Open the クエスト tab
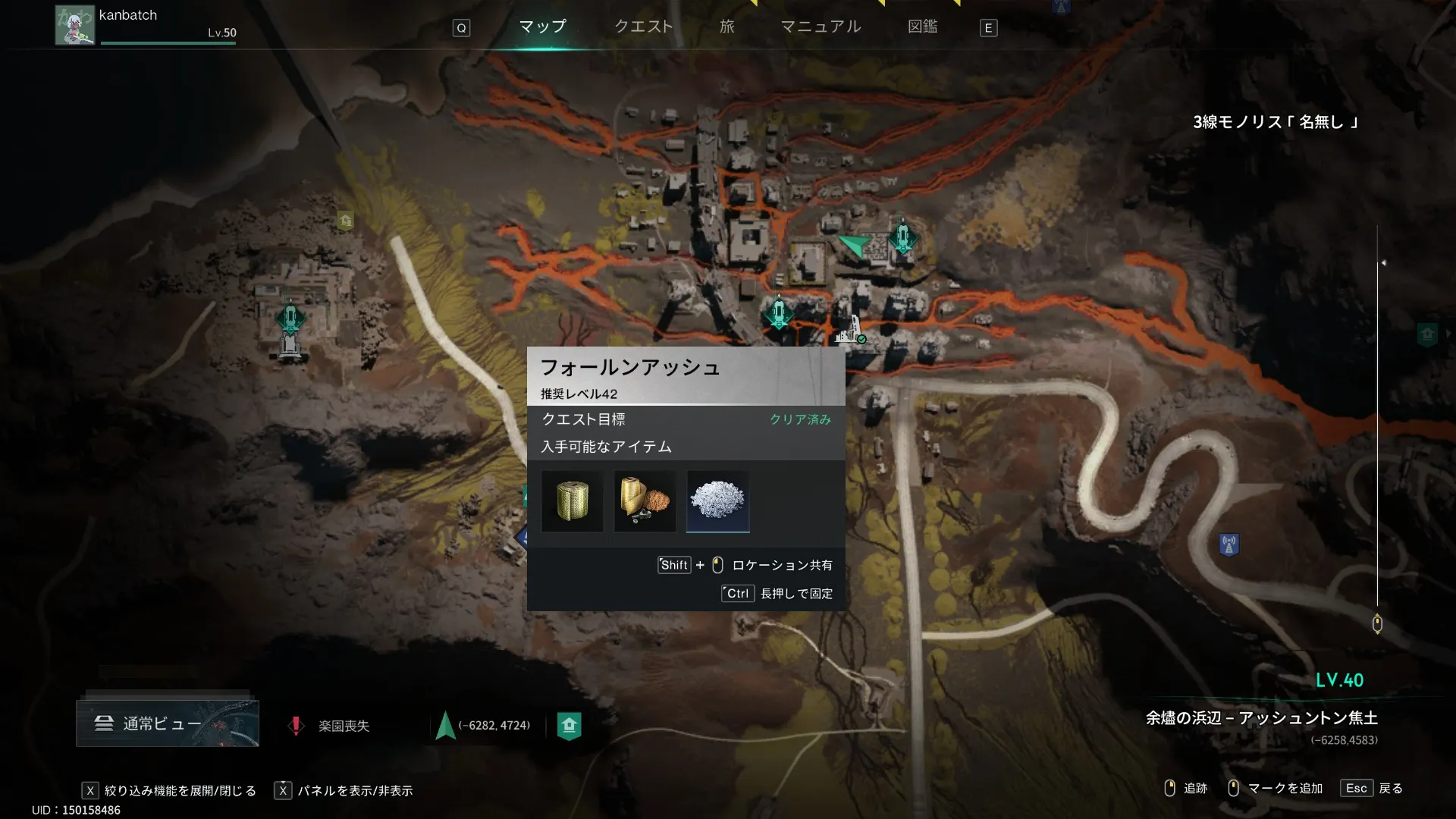This screenshot has height=819, width=1456. tap(643, 27)
